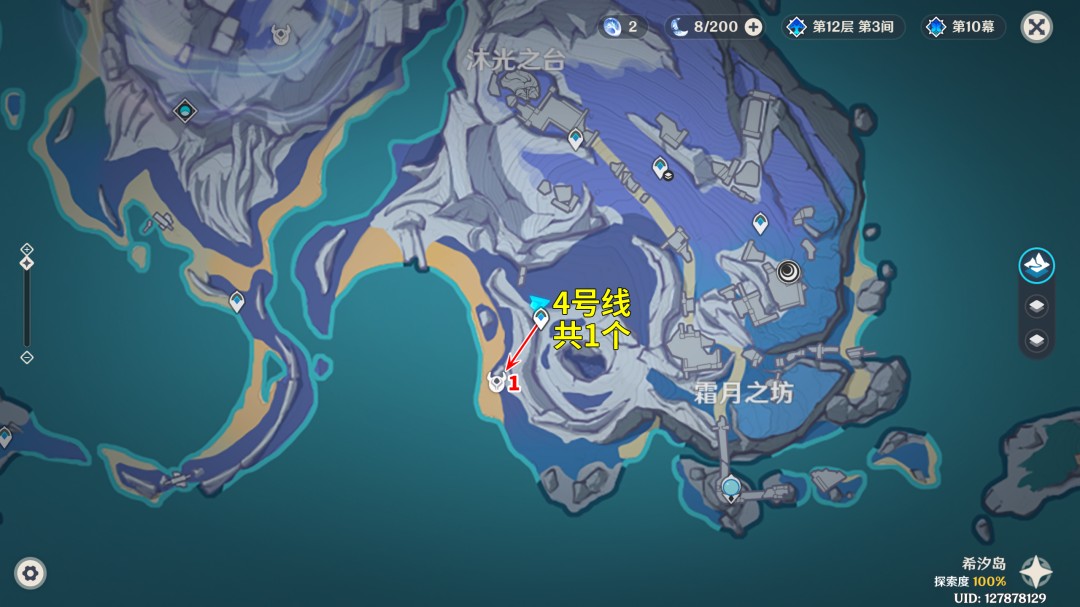Screen dimensions: 1080x607
Task: Open region selection via the four-pointed star
Action: tap(1035, 571)
